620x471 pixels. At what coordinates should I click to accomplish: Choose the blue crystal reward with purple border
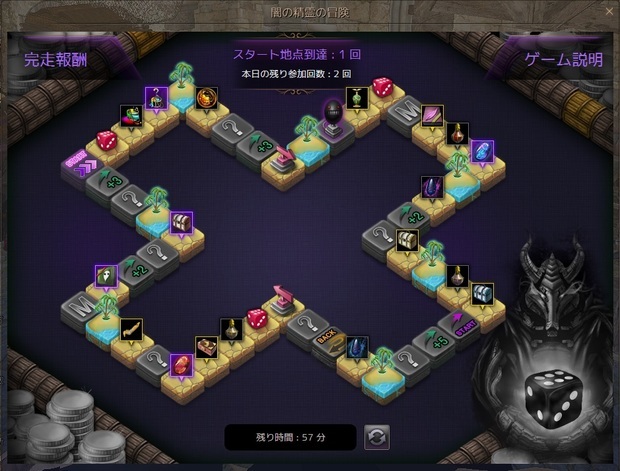(x=482, y=151)
